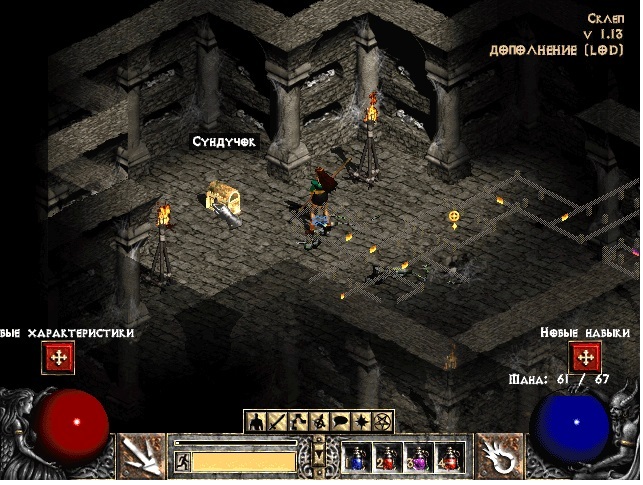Open the quest log star icon
Viewport: 643px width, 485px height.
click(362, 421)
